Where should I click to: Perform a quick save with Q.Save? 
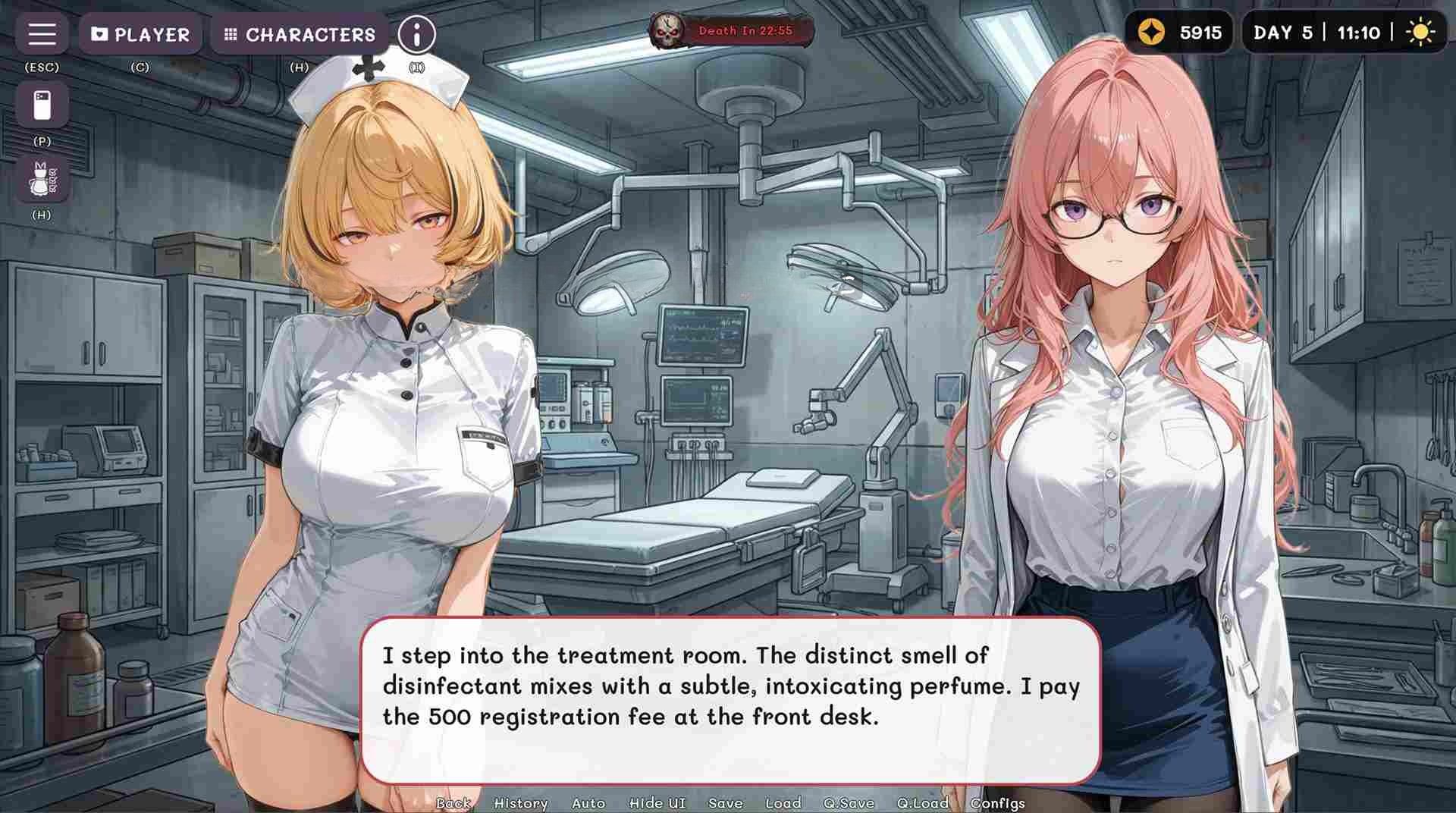point(849,803)
